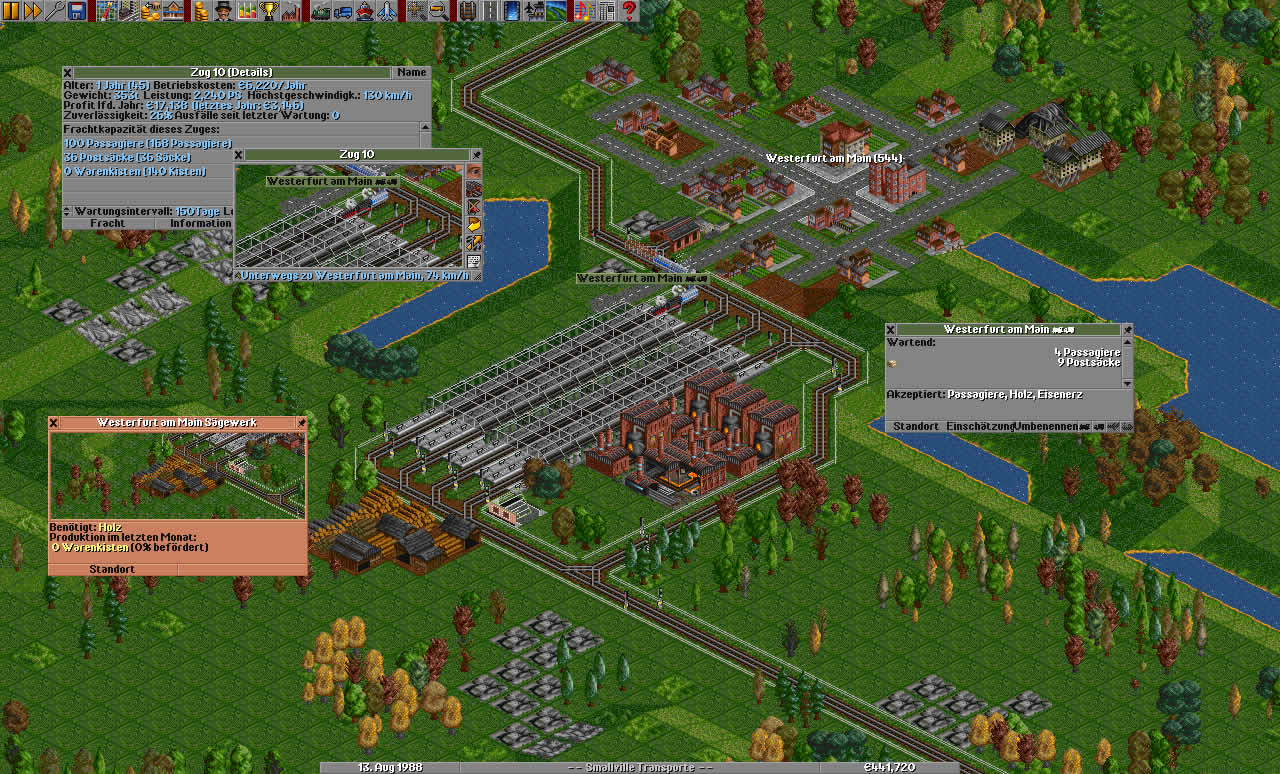
Task: Click the train status bar 'Unterwegs zu Westerfurt'
Action: (x=352, y=275)
